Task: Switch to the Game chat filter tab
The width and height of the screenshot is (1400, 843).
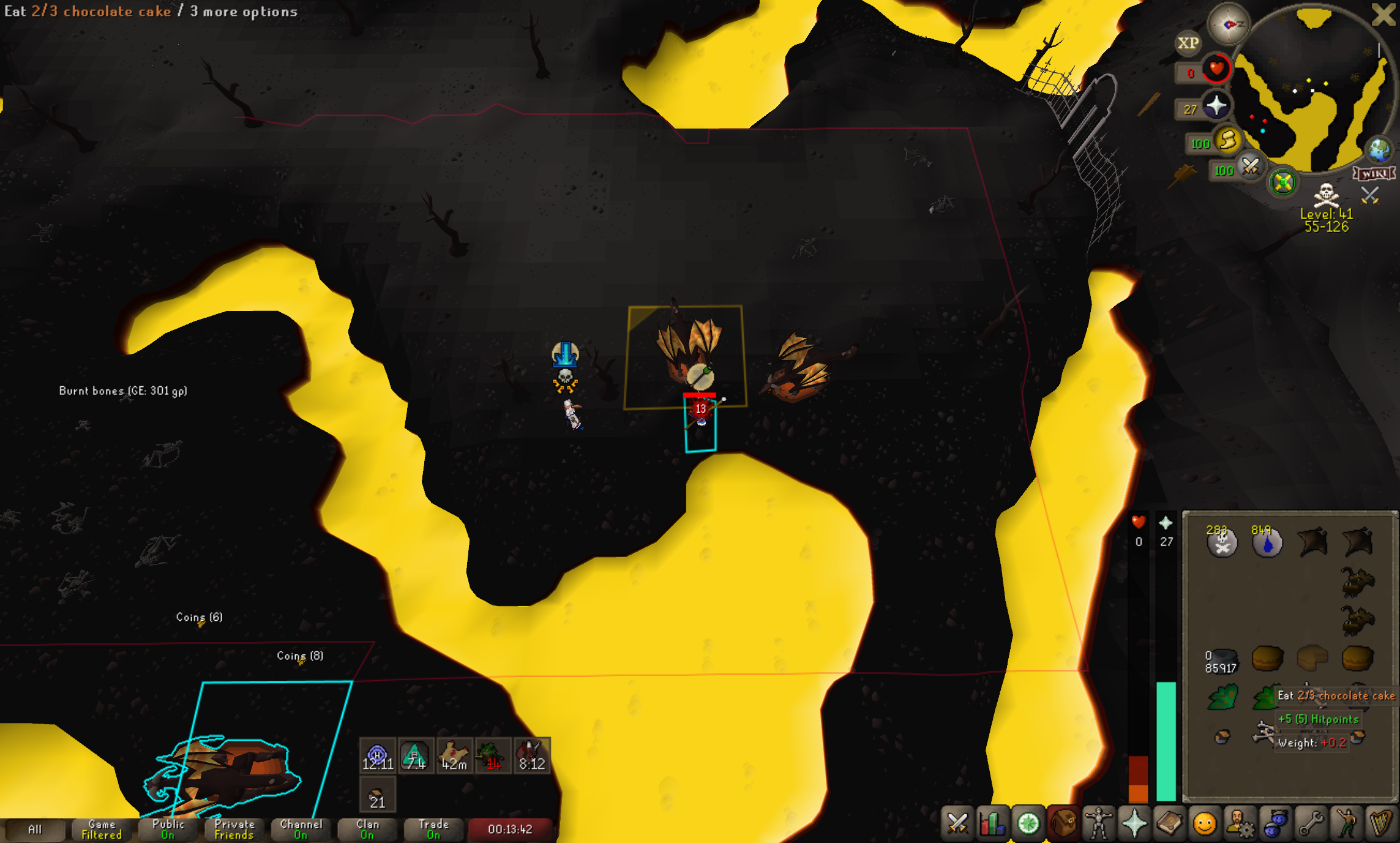Action: tap(101, 830)
